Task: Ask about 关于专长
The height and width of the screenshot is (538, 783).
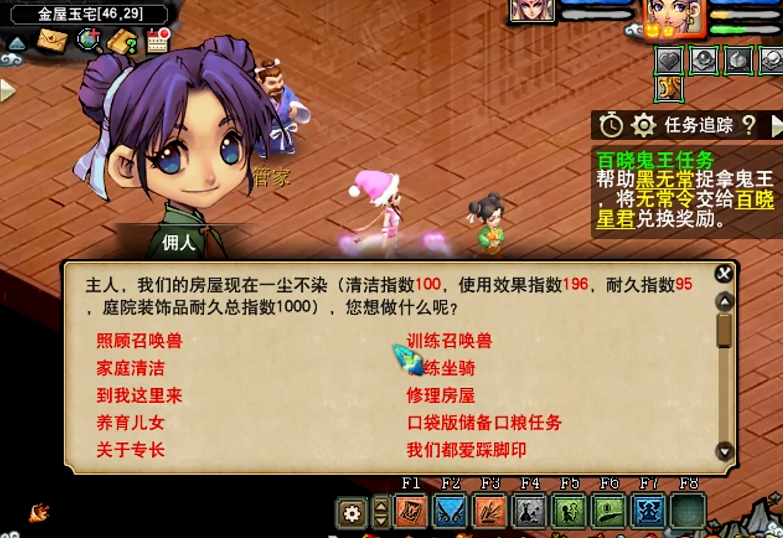Action: point(130,450)
